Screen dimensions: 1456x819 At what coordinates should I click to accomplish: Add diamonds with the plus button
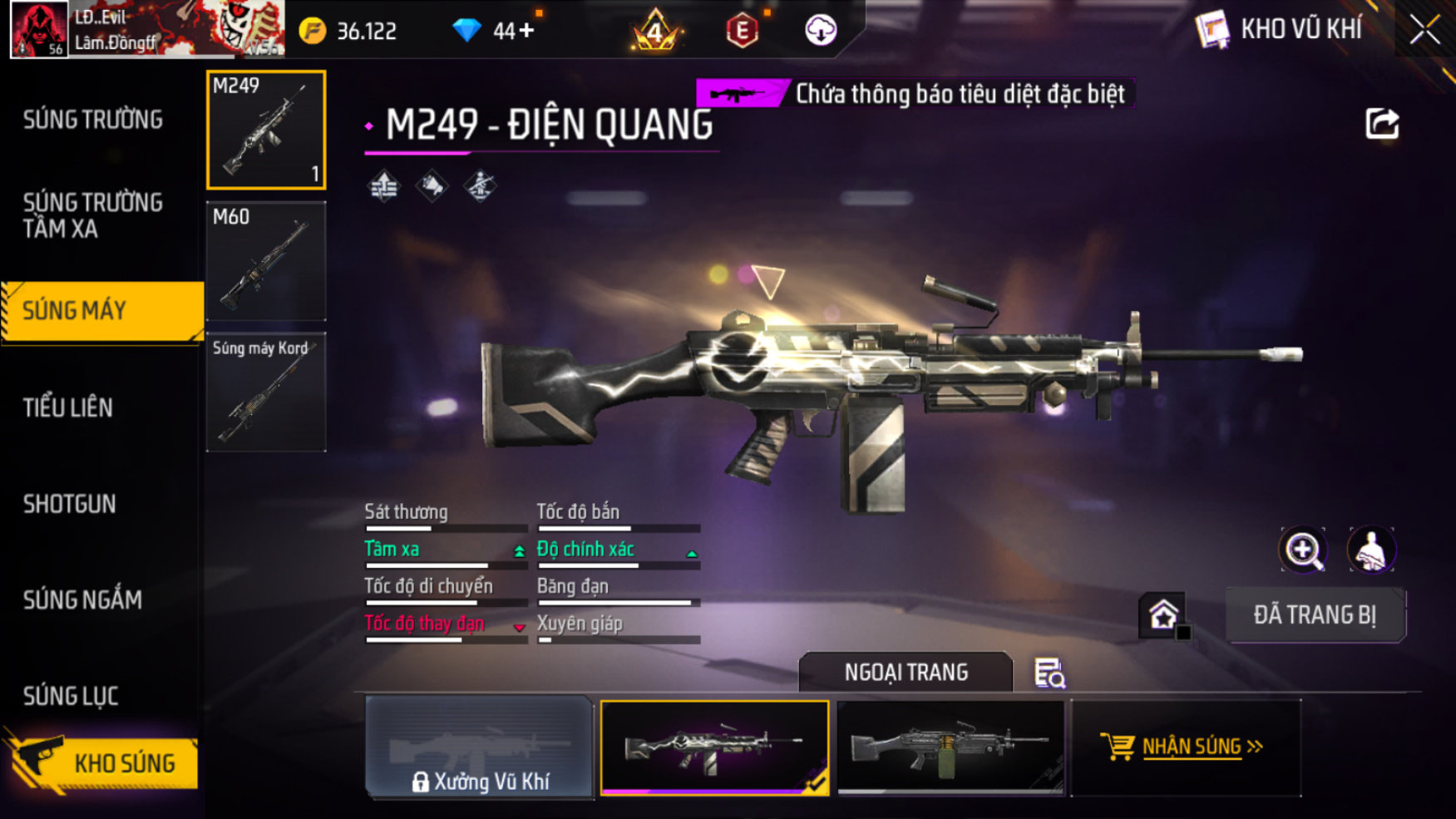[526, 31]
